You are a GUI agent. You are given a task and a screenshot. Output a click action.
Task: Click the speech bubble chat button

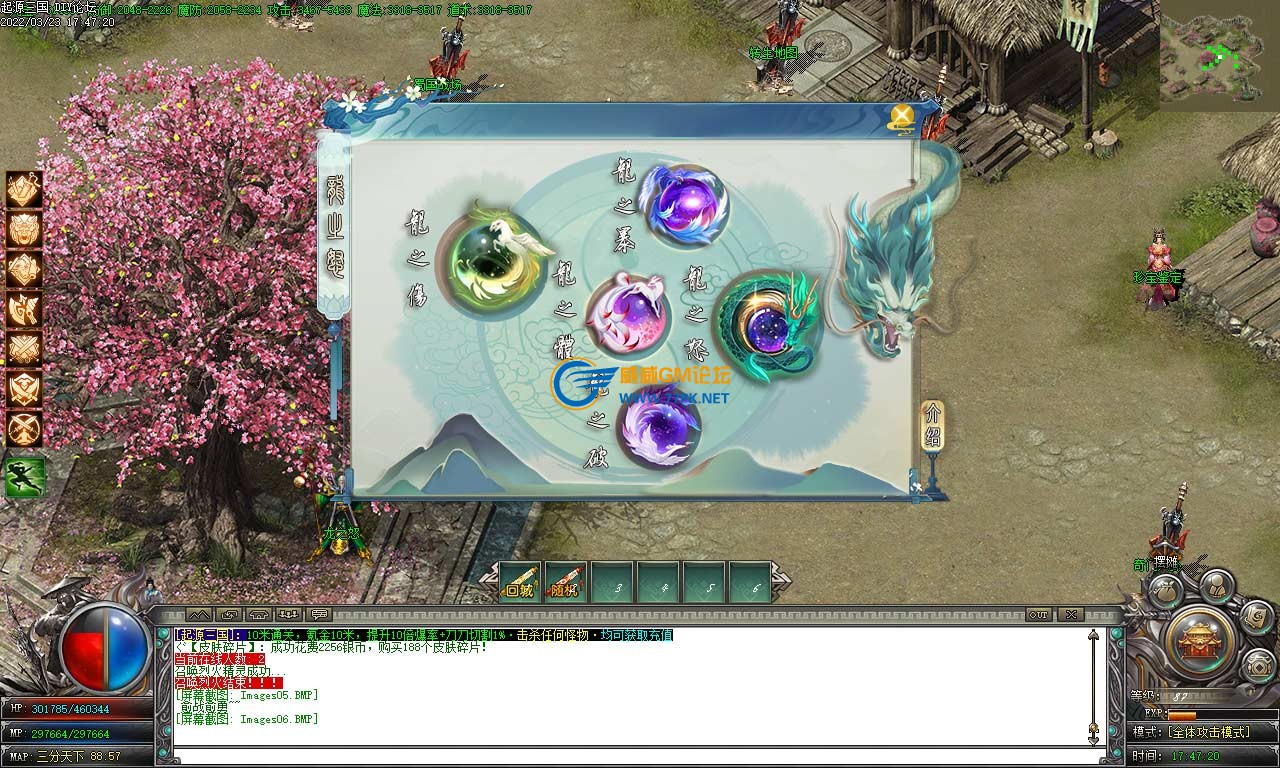coord(320,614)
